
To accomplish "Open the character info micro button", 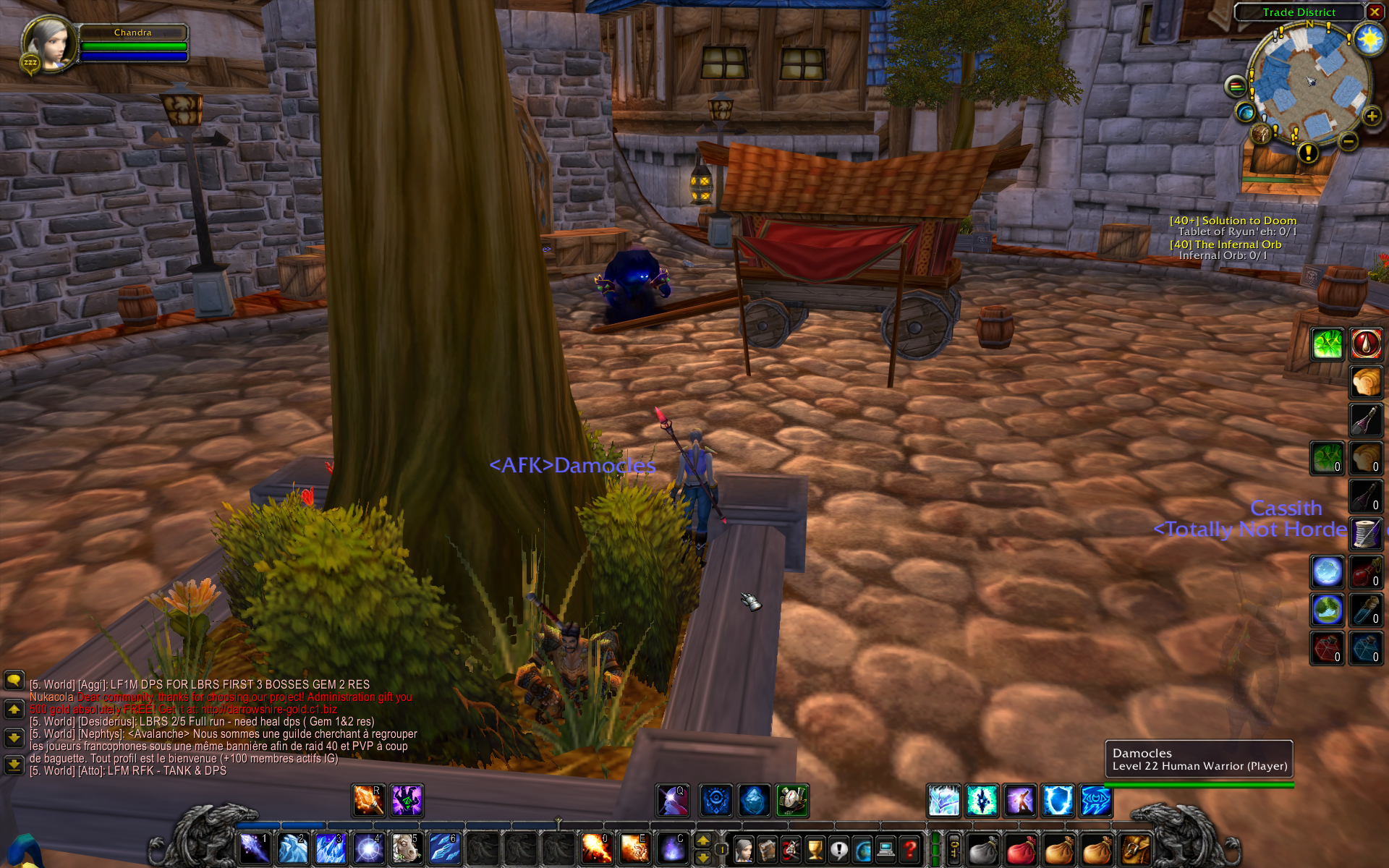I will point(744,849).
